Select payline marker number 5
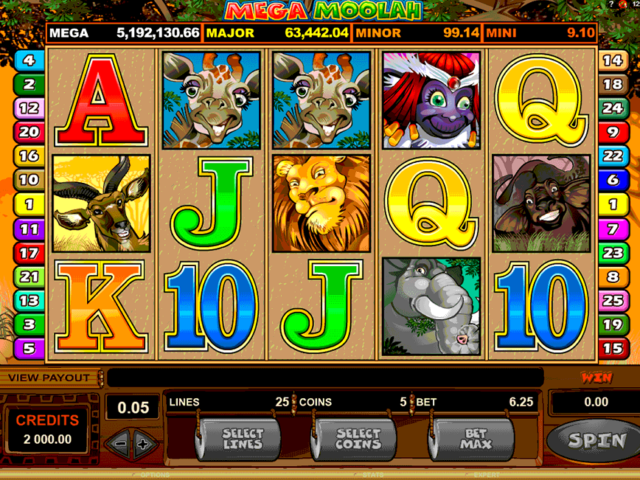640x480 pixels. 28,349
